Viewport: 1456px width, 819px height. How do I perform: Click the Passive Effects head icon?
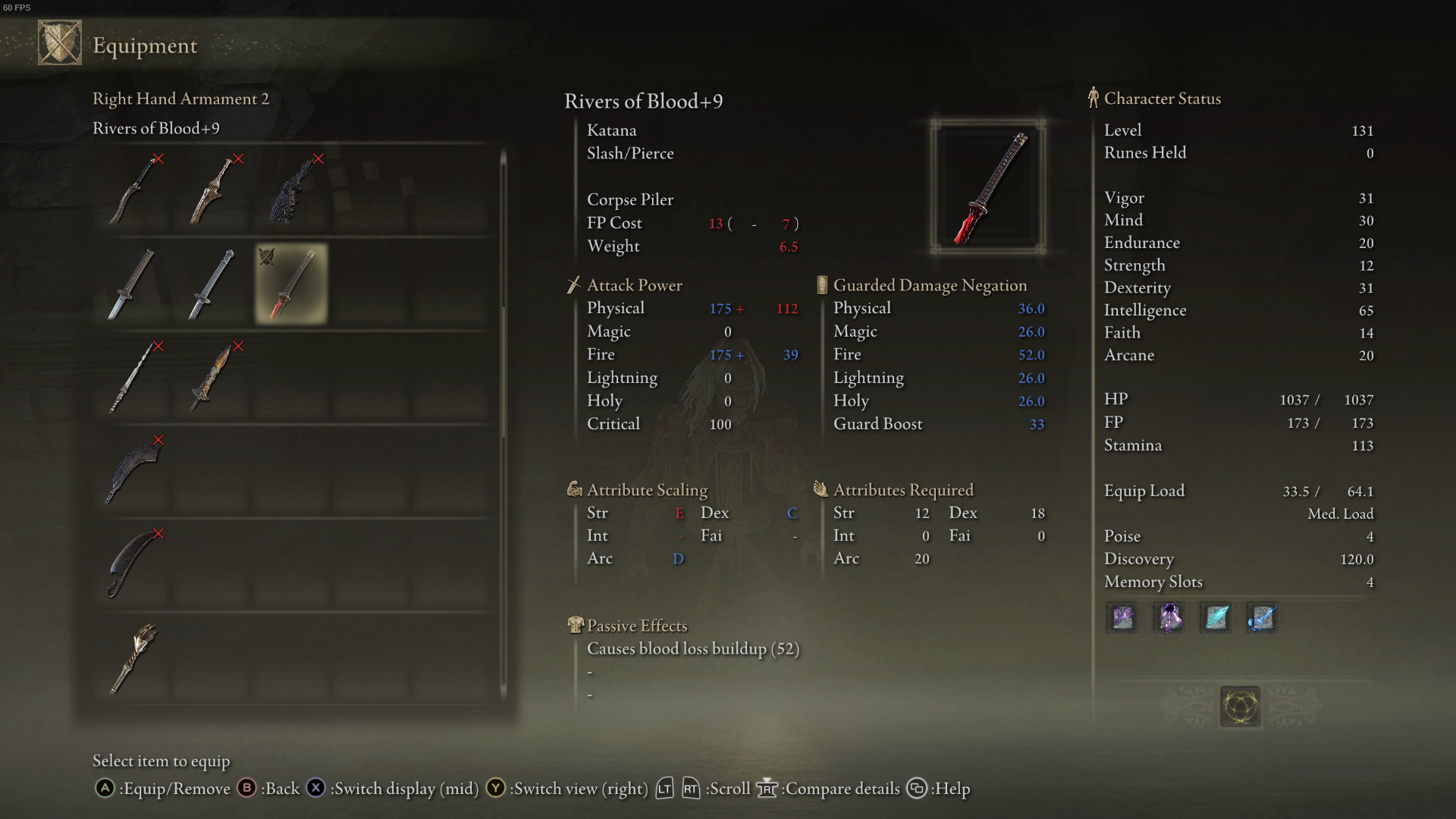574,624
